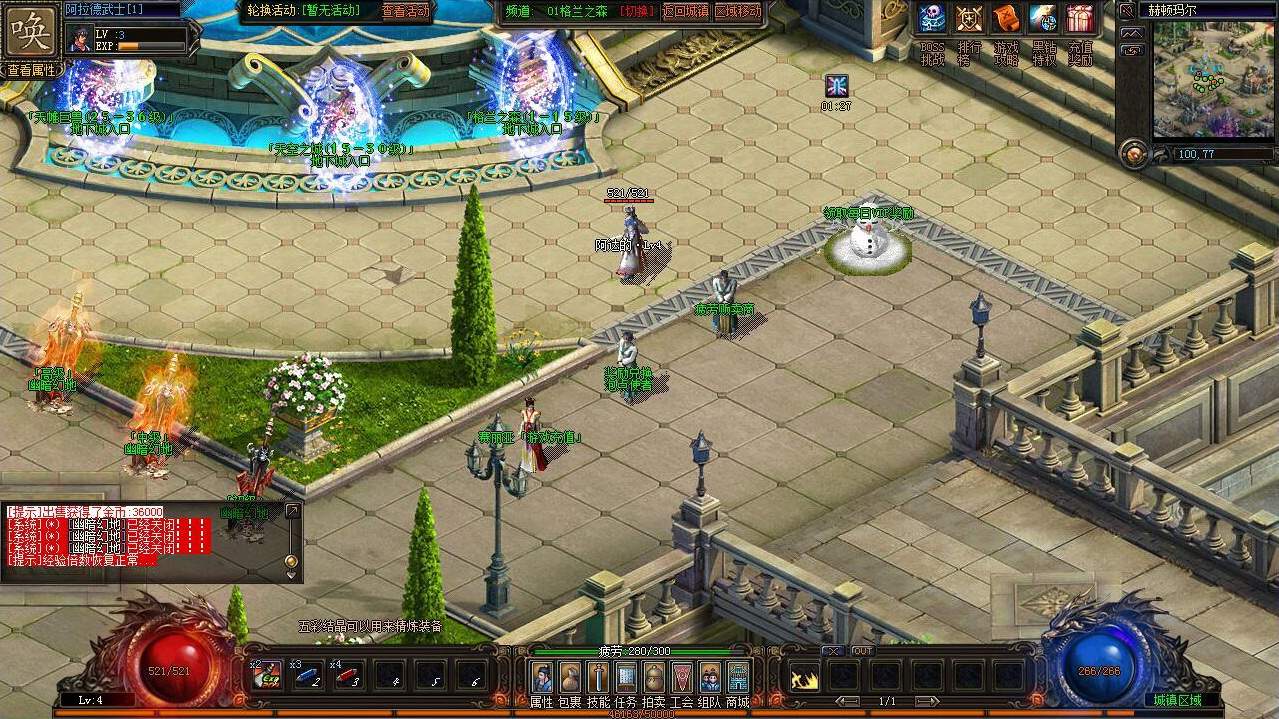Open the 区域移动 area travel menu
This screenshot has width=1279, height=719.
pyautogui.click(x=737, y=11)
